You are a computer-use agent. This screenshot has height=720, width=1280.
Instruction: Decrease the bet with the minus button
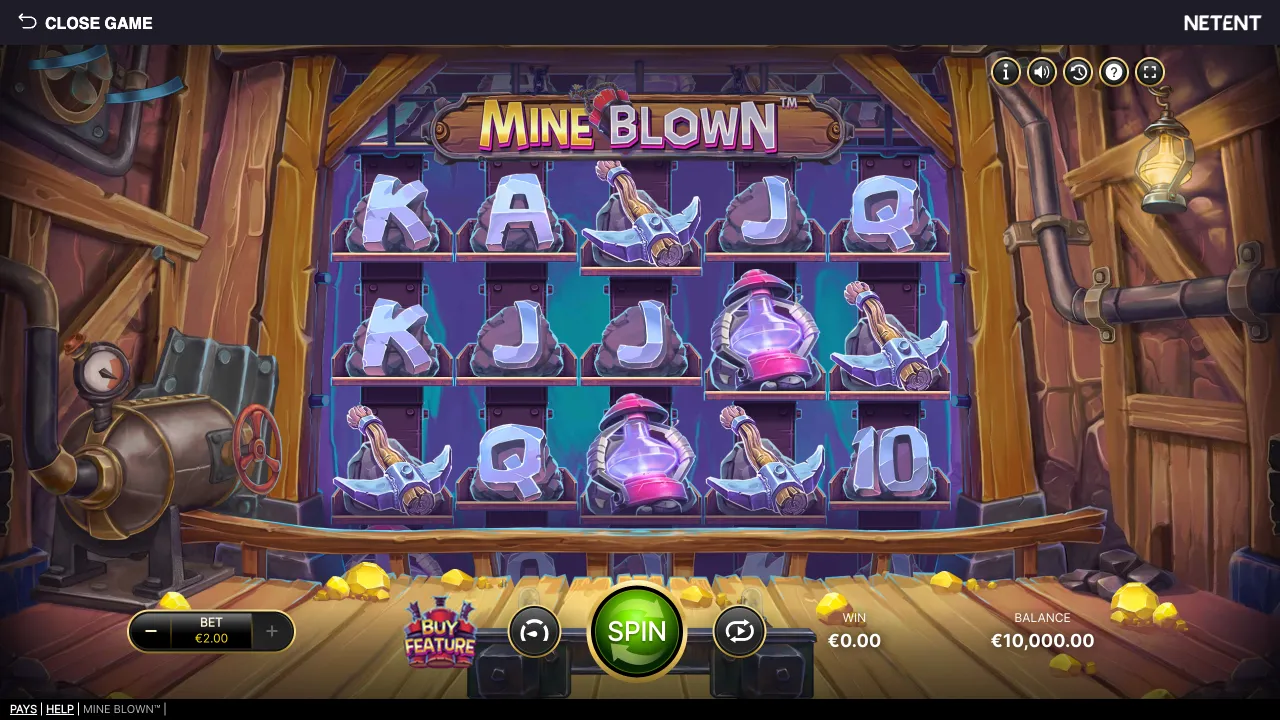pyautogui.click(x=151, y=631)
